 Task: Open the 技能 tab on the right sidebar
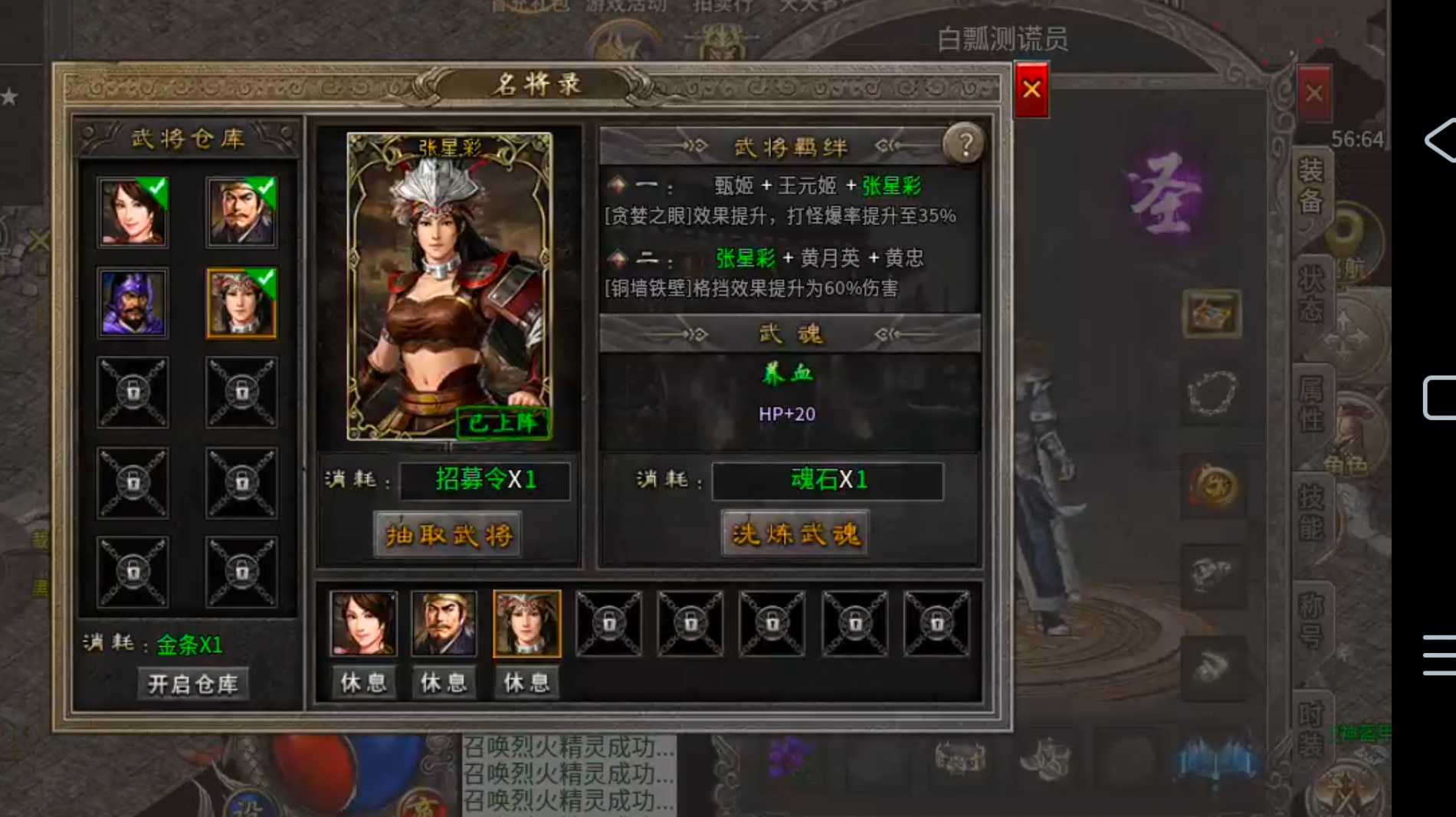click(x=1313, y=515)
